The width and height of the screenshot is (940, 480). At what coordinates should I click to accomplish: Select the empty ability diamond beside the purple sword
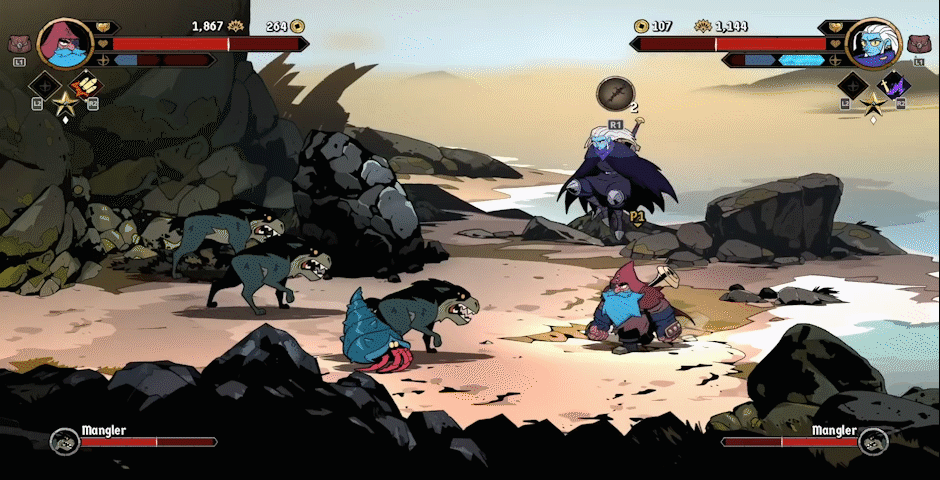853,86
